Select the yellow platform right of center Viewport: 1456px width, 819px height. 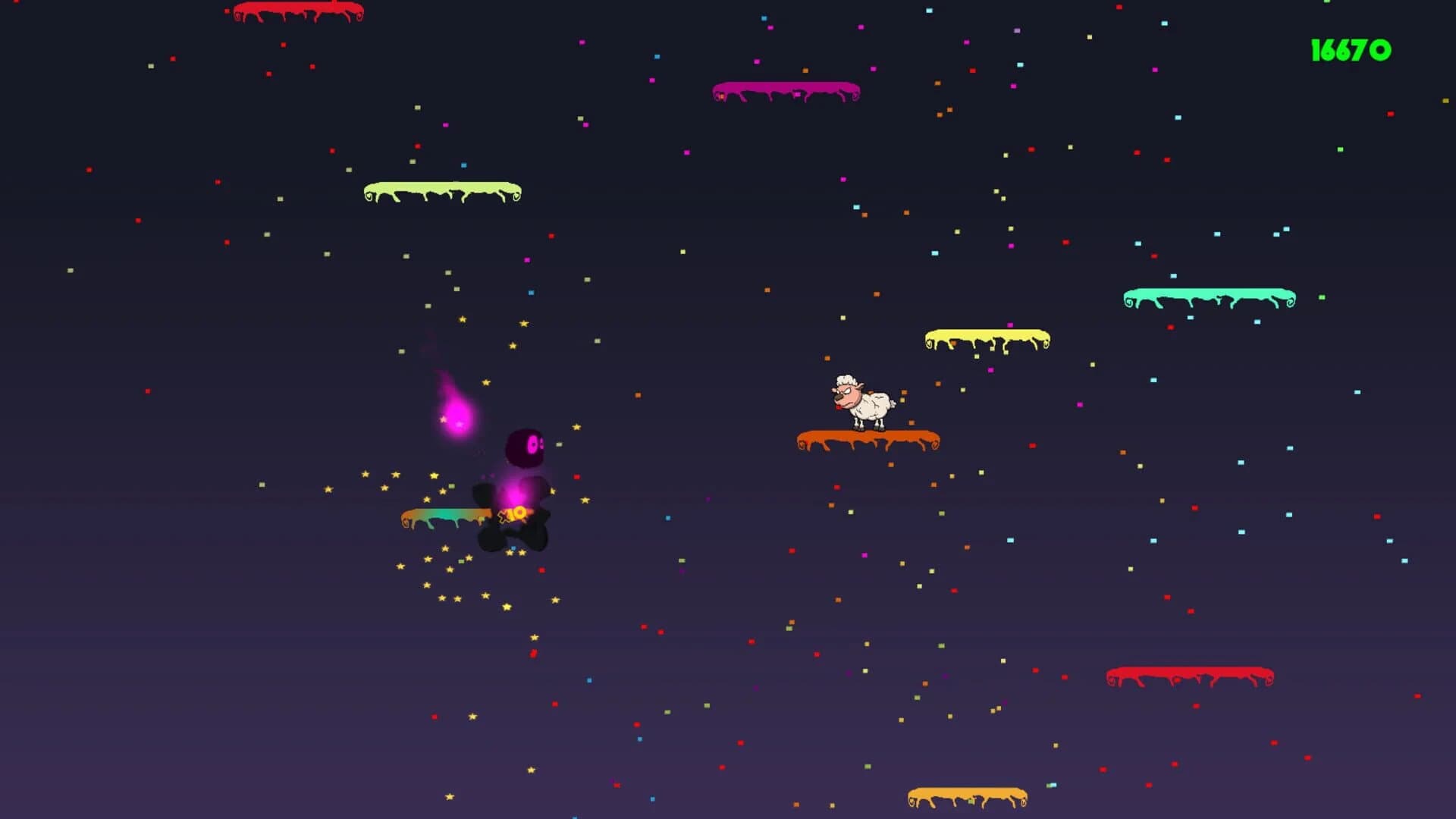click(x=986, y=335)
